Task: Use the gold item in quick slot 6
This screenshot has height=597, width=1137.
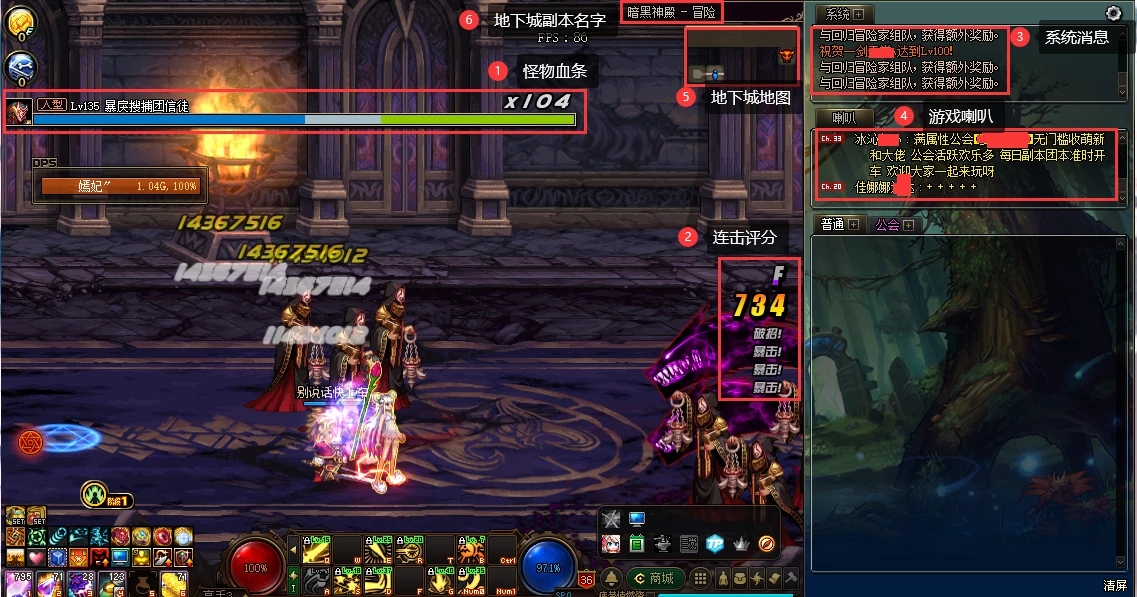Action: coord(174,582)
